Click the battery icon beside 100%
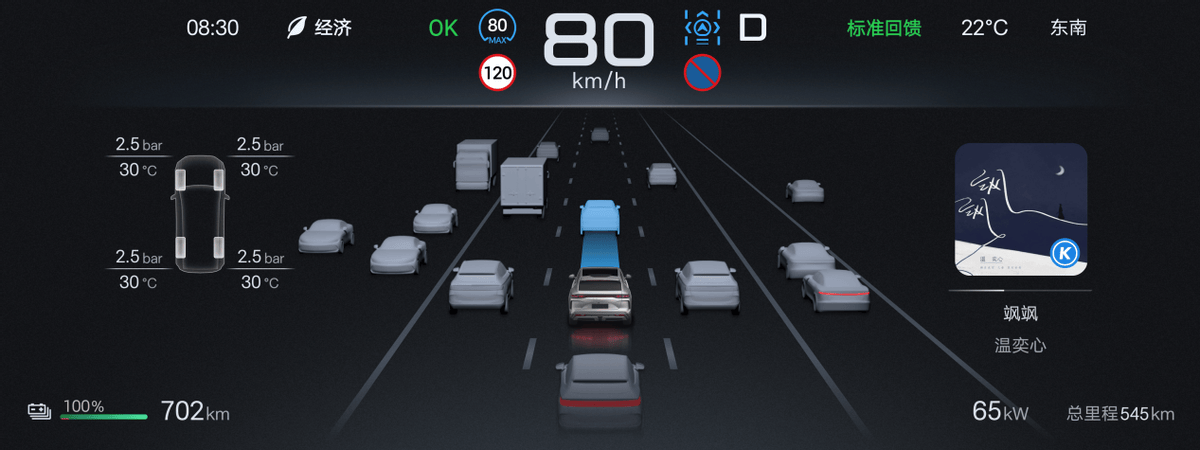The width and height of the screenshot is (1200, 450). click(x=40, y=411)
